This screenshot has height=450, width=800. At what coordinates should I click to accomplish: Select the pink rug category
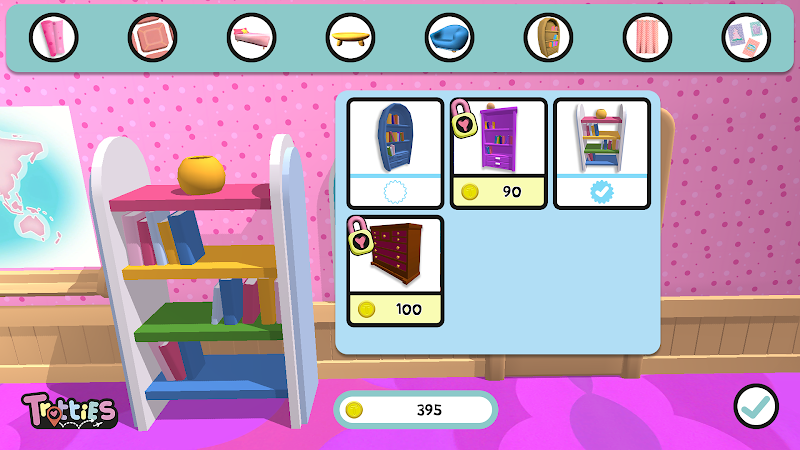pos(153,38)
